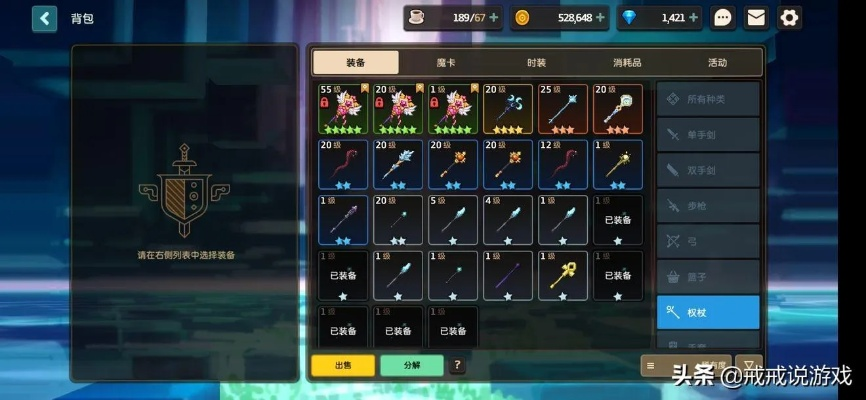Filter equipment by 双手剑
Viewport: 866px width, 400px height.
point(708,171)
